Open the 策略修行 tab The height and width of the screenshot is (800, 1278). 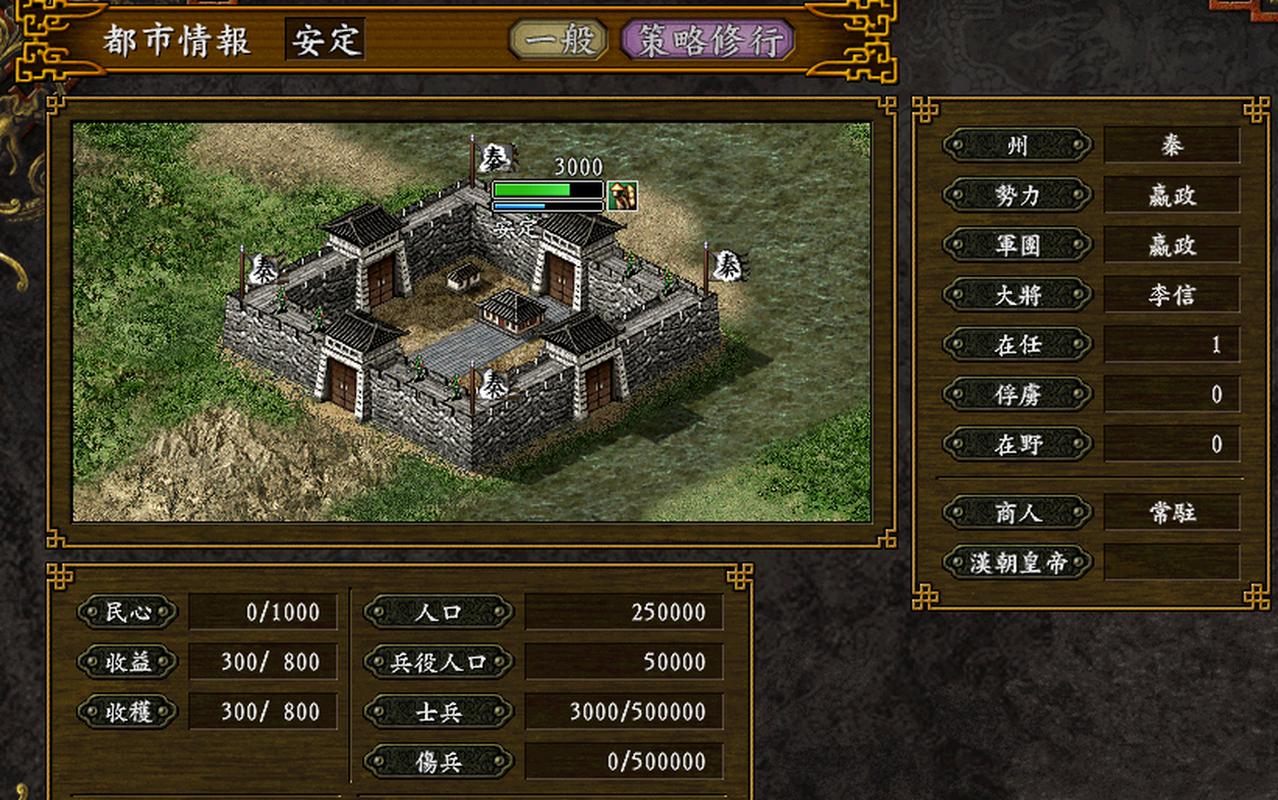point(708,41)
